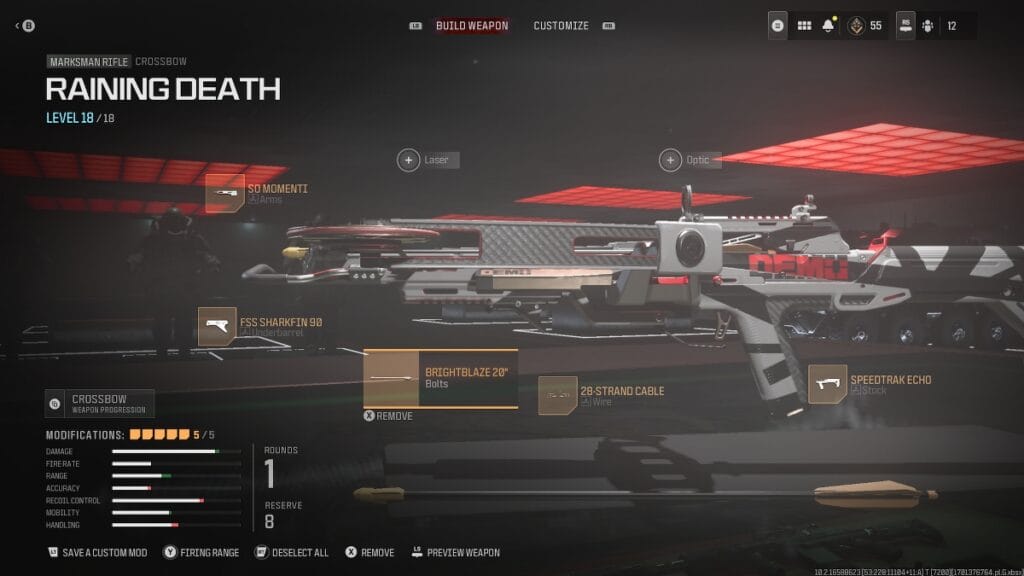Open the social party icon
This screenshot has height=576, width=1024.
click(928, 25)
